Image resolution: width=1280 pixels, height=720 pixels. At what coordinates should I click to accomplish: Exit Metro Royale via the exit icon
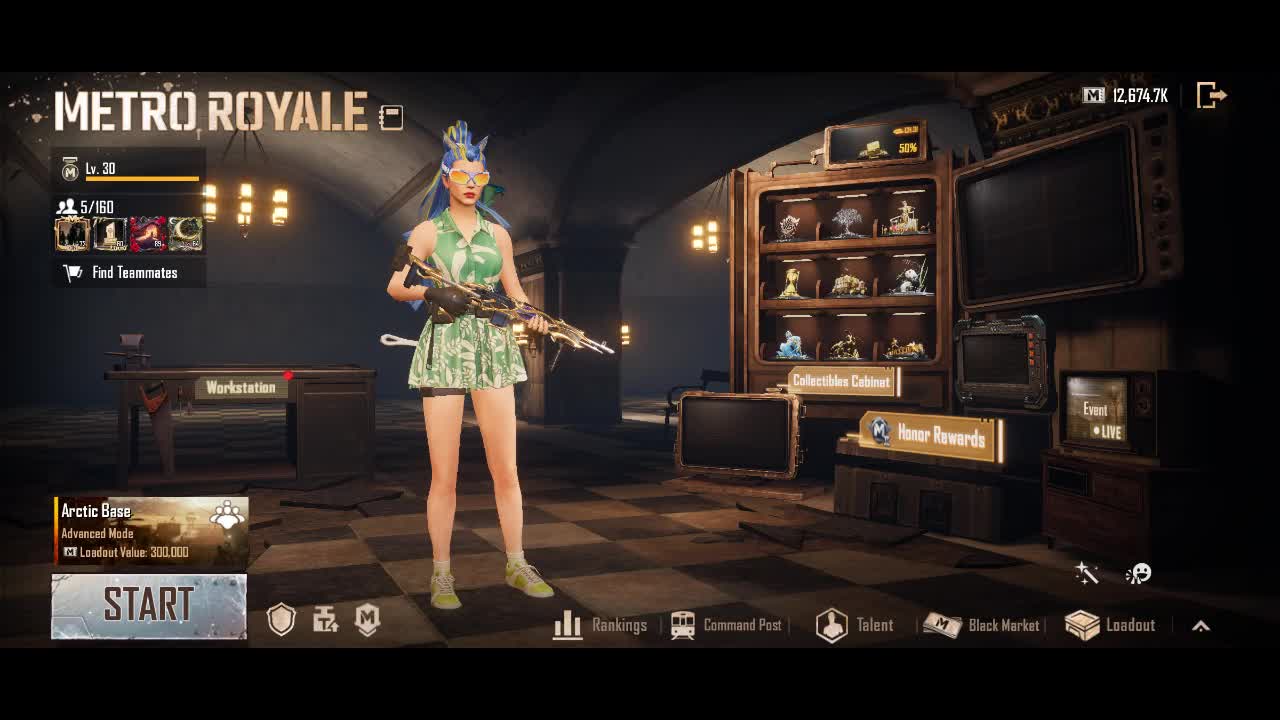pyautogui.click(x=1211, y=96)
